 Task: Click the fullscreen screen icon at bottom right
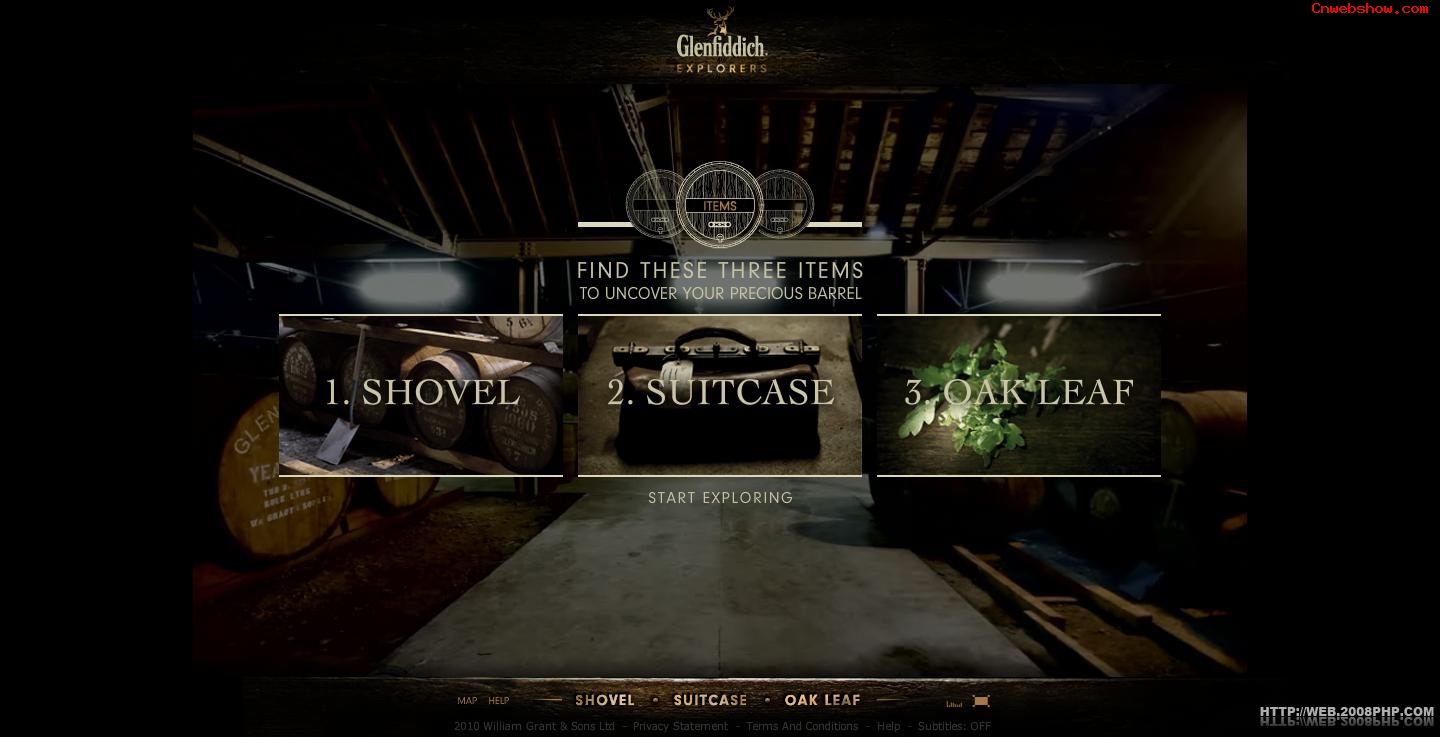tap(981, 701)
